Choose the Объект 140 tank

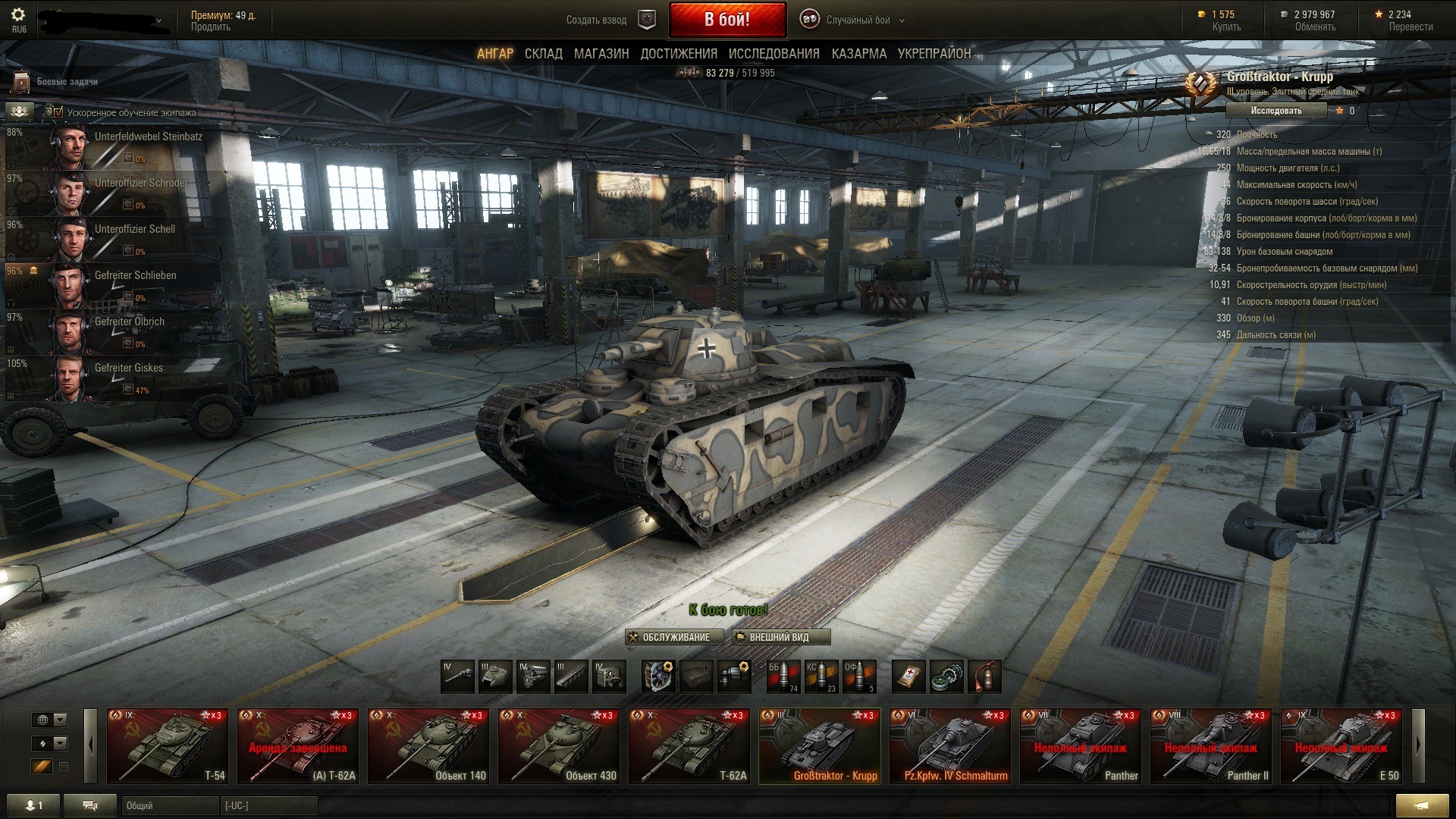click(428, 745)
